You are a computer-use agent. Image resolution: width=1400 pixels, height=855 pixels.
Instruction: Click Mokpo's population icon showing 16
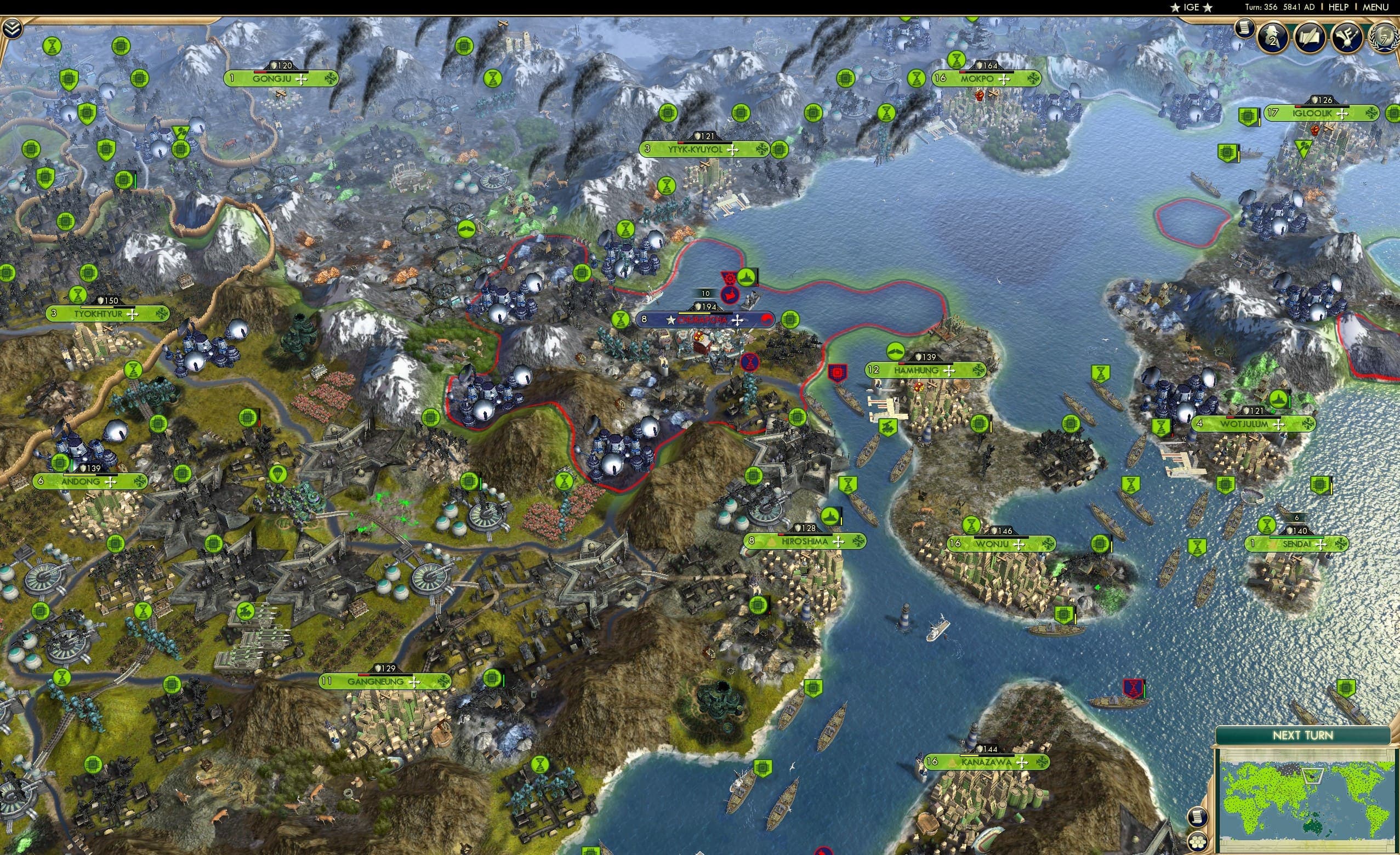coord(940,78)
